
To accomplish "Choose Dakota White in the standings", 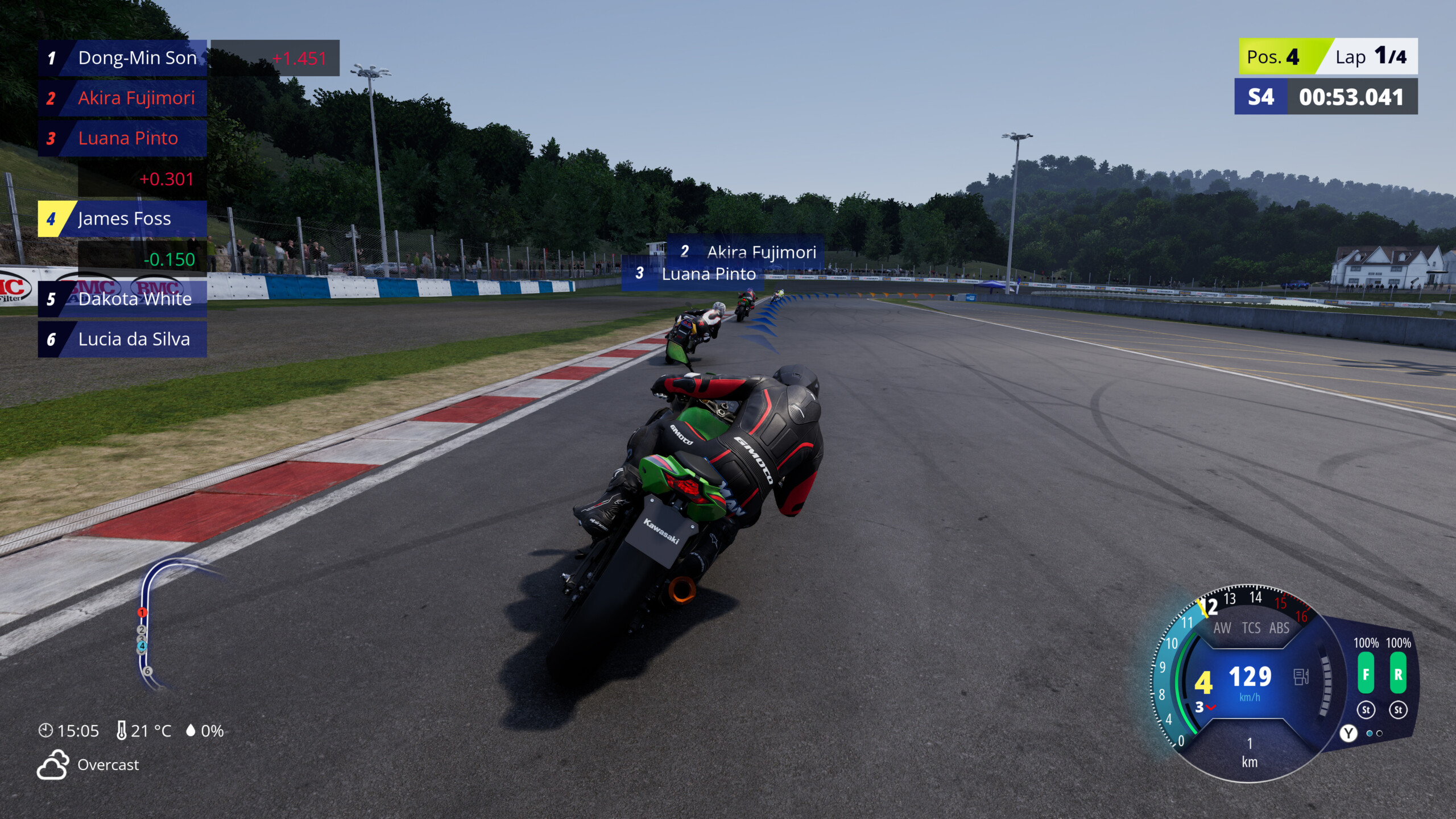I will point(123,299).
